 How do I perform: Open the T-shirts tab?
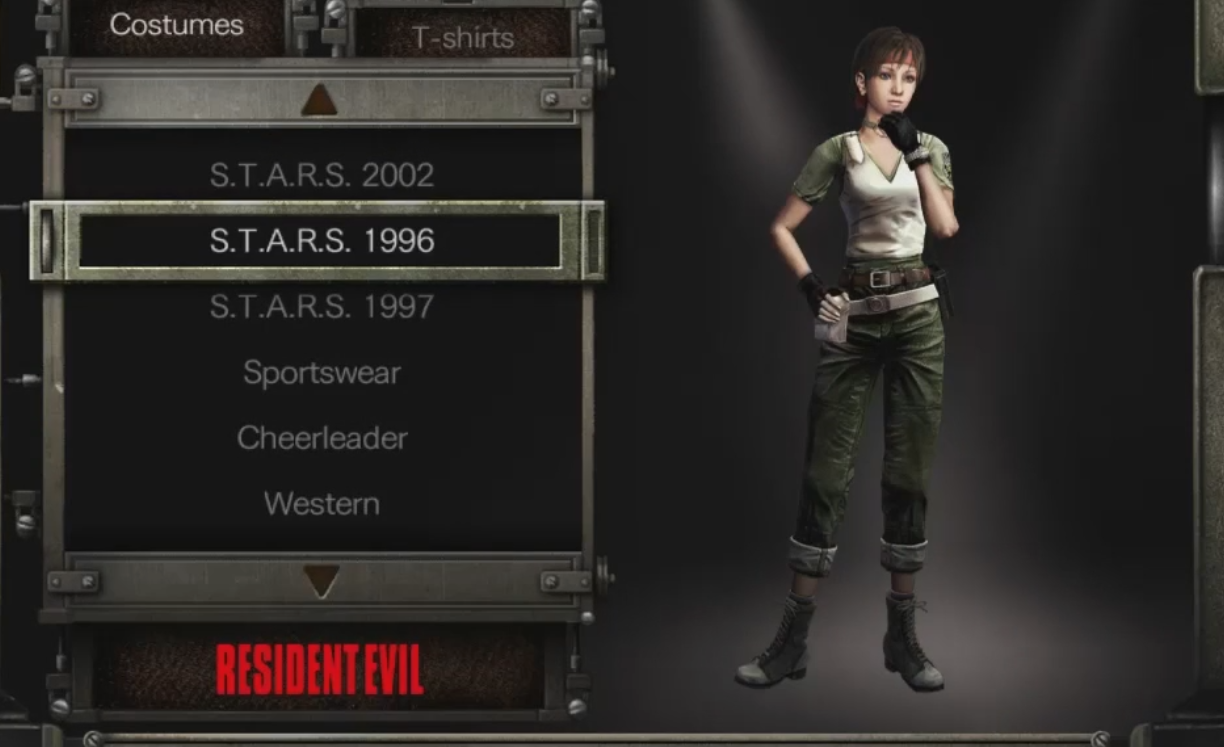(x=463, y=38)
